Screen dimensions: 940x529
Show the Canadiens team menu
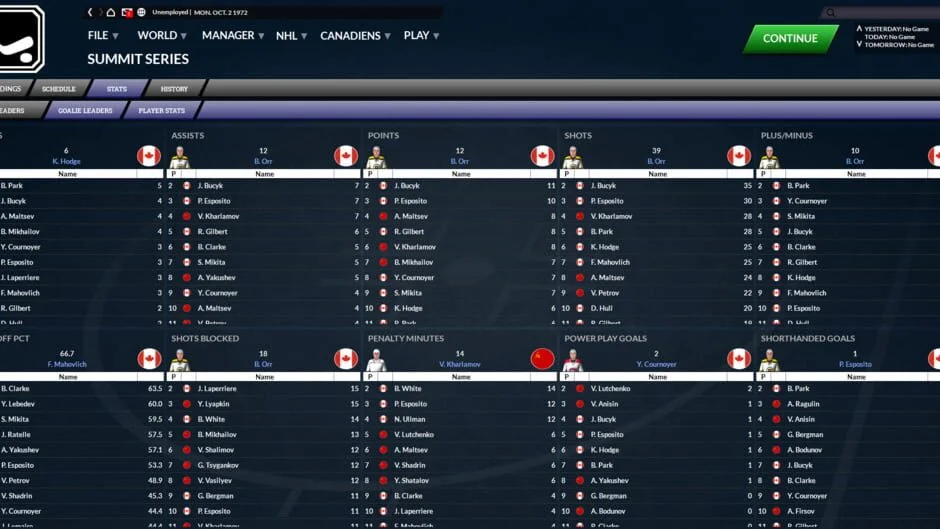click(x=355, y=36)
